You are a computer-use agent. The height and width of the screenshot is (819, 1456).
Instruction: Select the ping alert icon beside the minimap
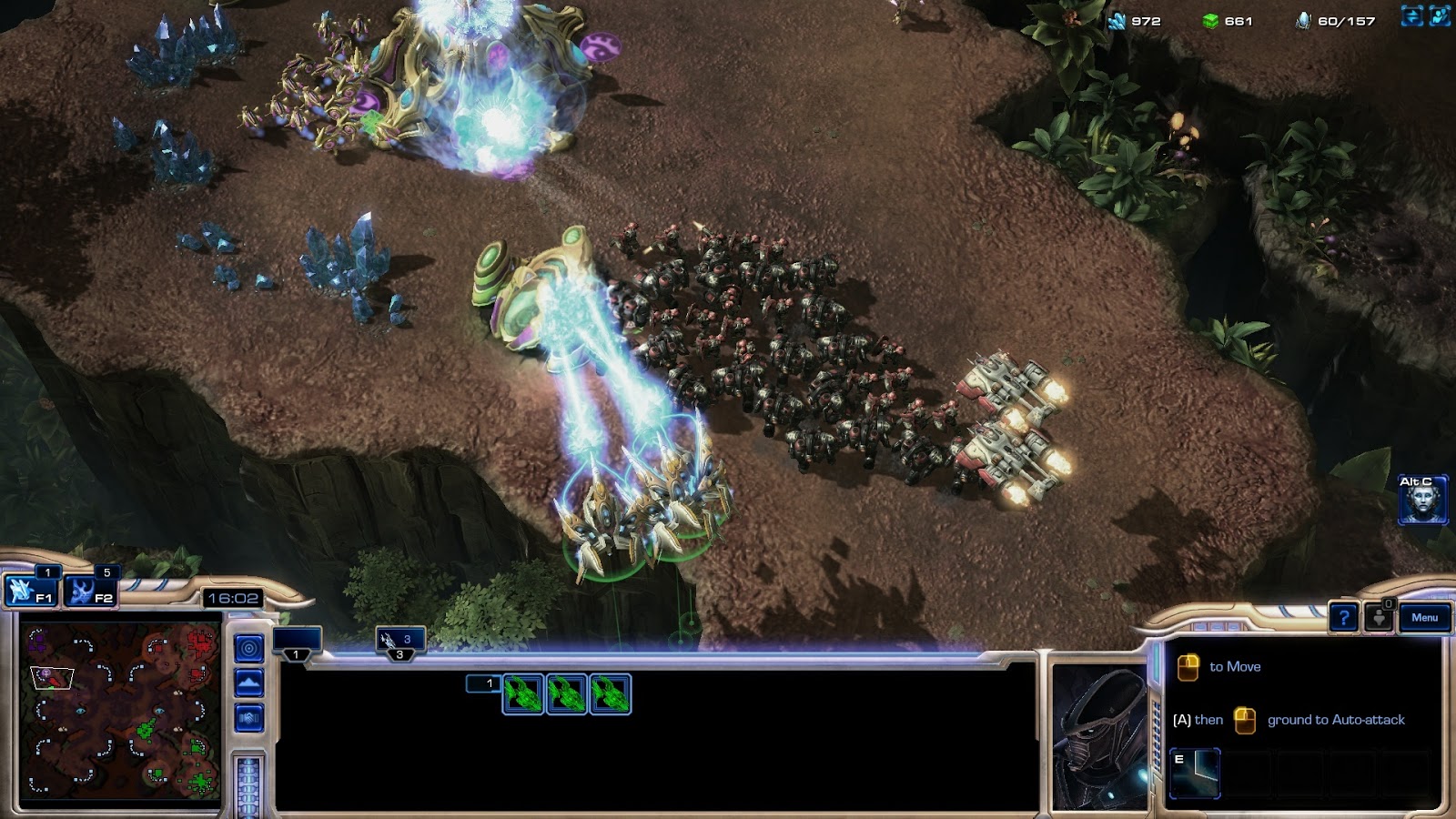pyautogui.click(x=249, y=647)
